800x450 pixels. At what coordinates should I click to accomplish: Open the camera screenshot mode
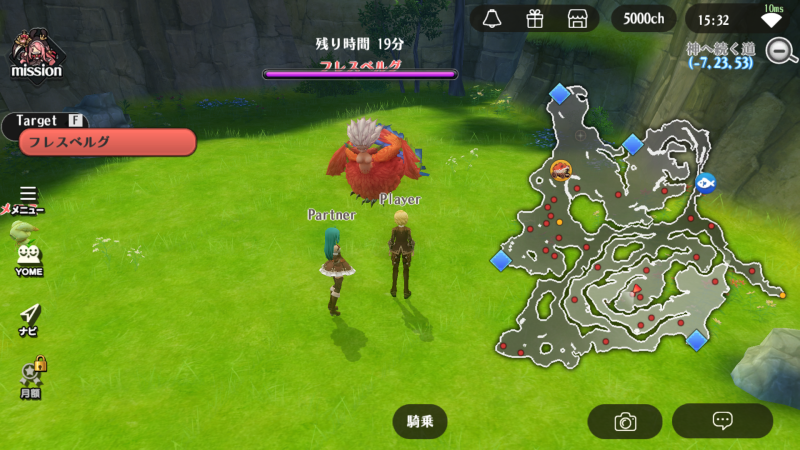pyautogui.click(x=625, y=421)
